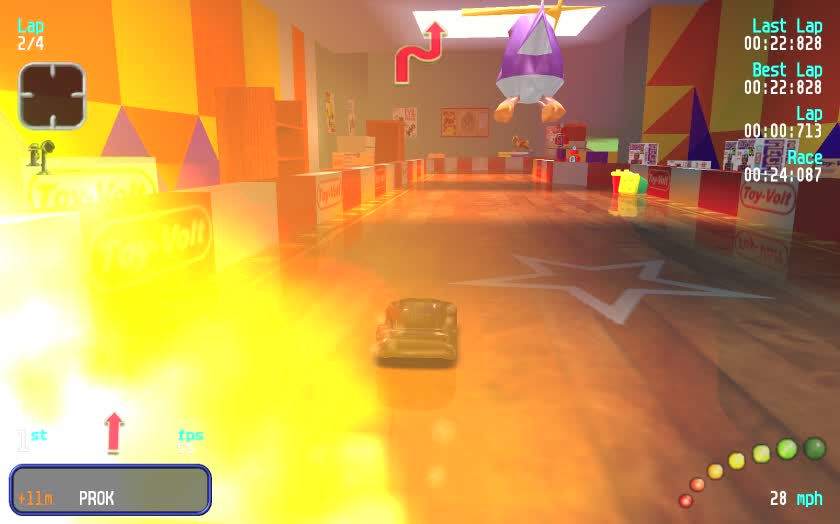Click the red upward arrow indicator
Image resolution: width=840 pixels, height=524 pixels.
[x=114, y=431]
